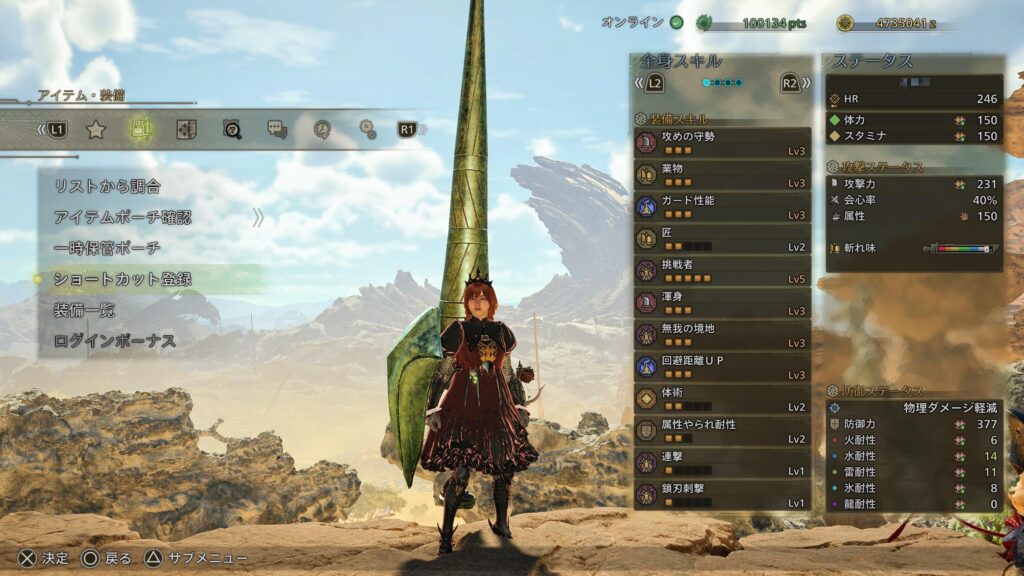1024x576 pixels.
Task: Switch to the star favorites tab
Action: pyautogui.click(x=96, y=129)
